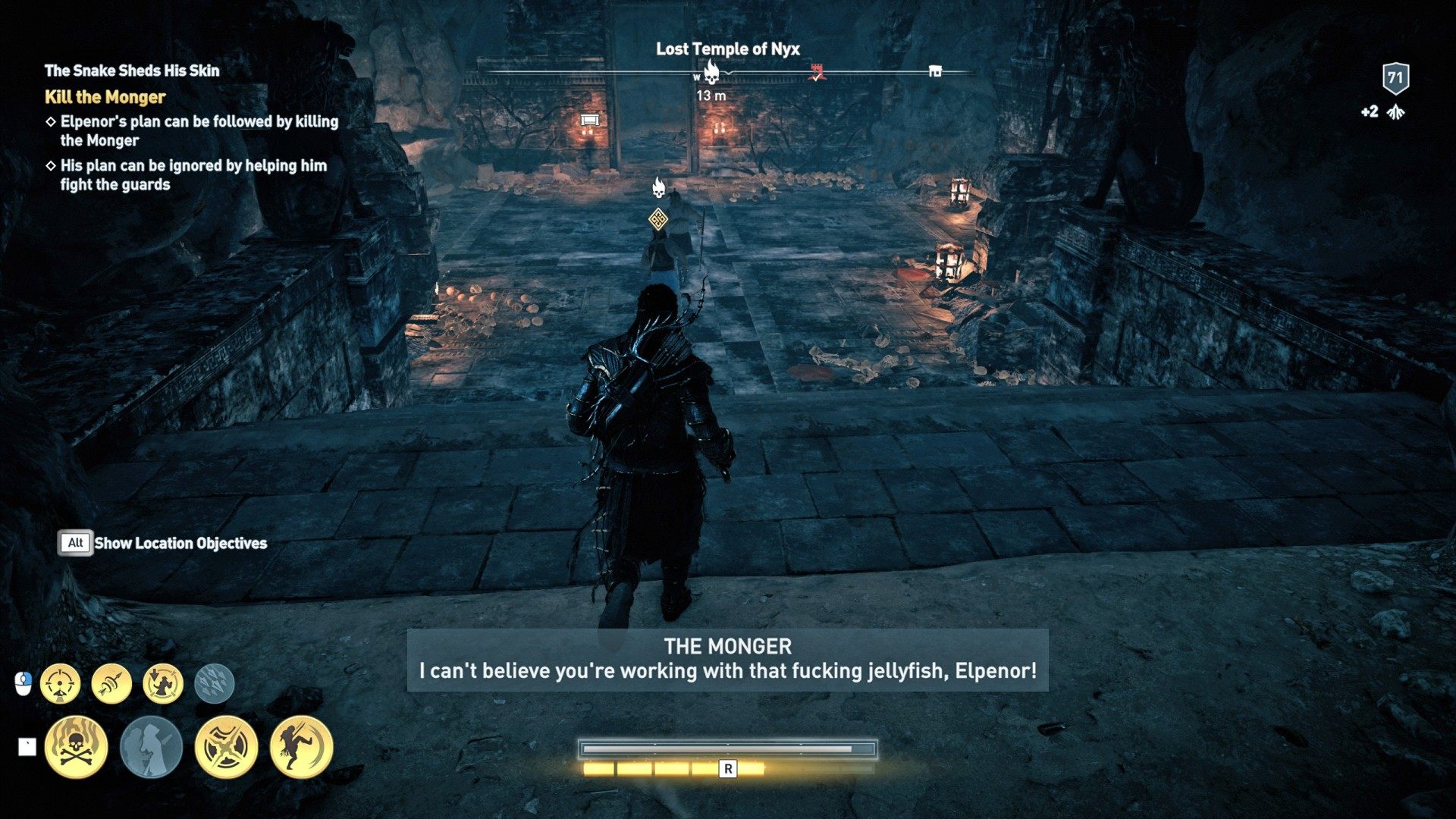Select the greyed-out Rain of Arrows ability
This screenshot has width=1456, height=819.
(x=215, y=683)
